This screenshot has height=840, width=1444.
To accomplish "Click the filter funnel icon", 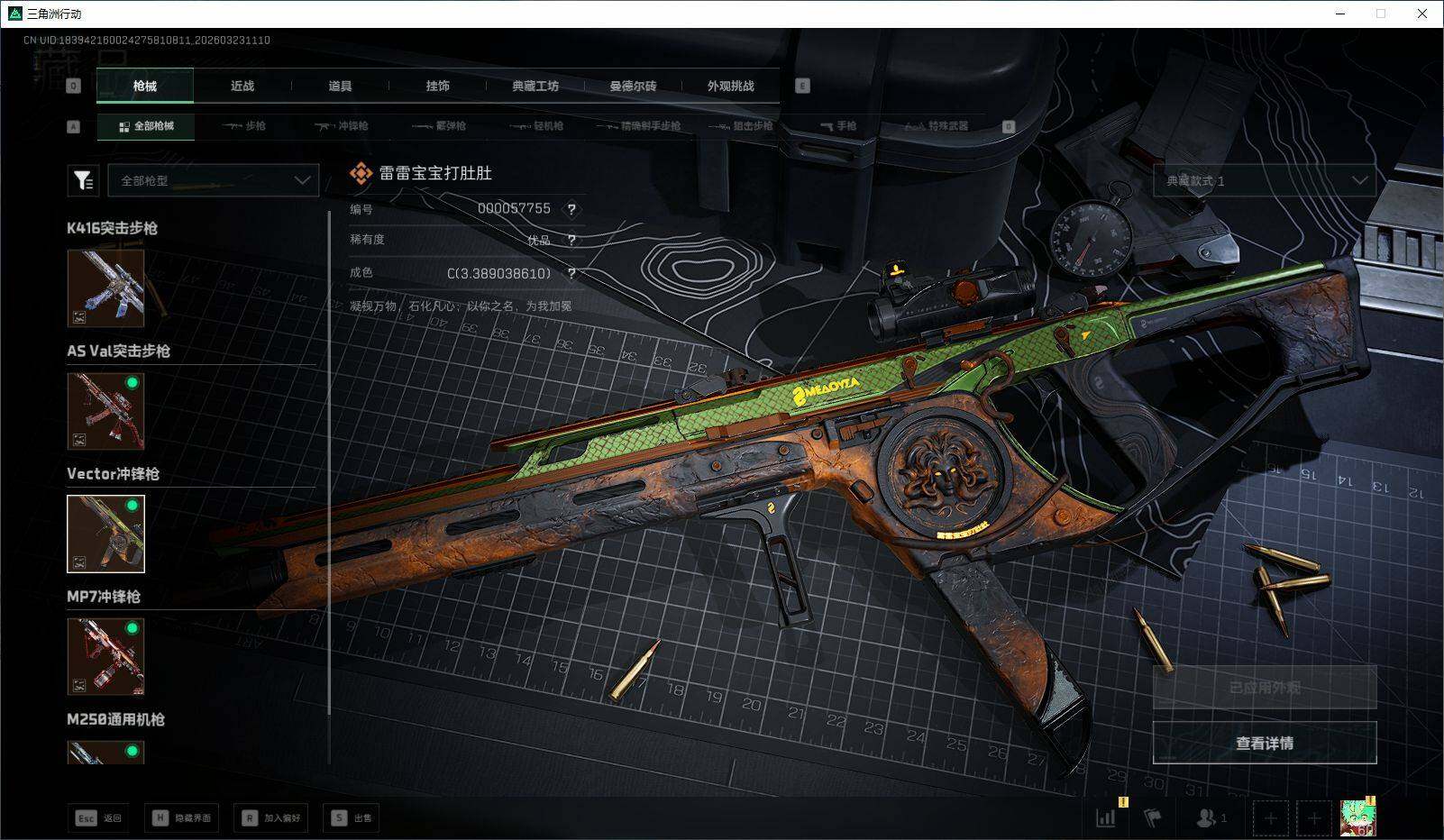I will [x=83, y=180].
